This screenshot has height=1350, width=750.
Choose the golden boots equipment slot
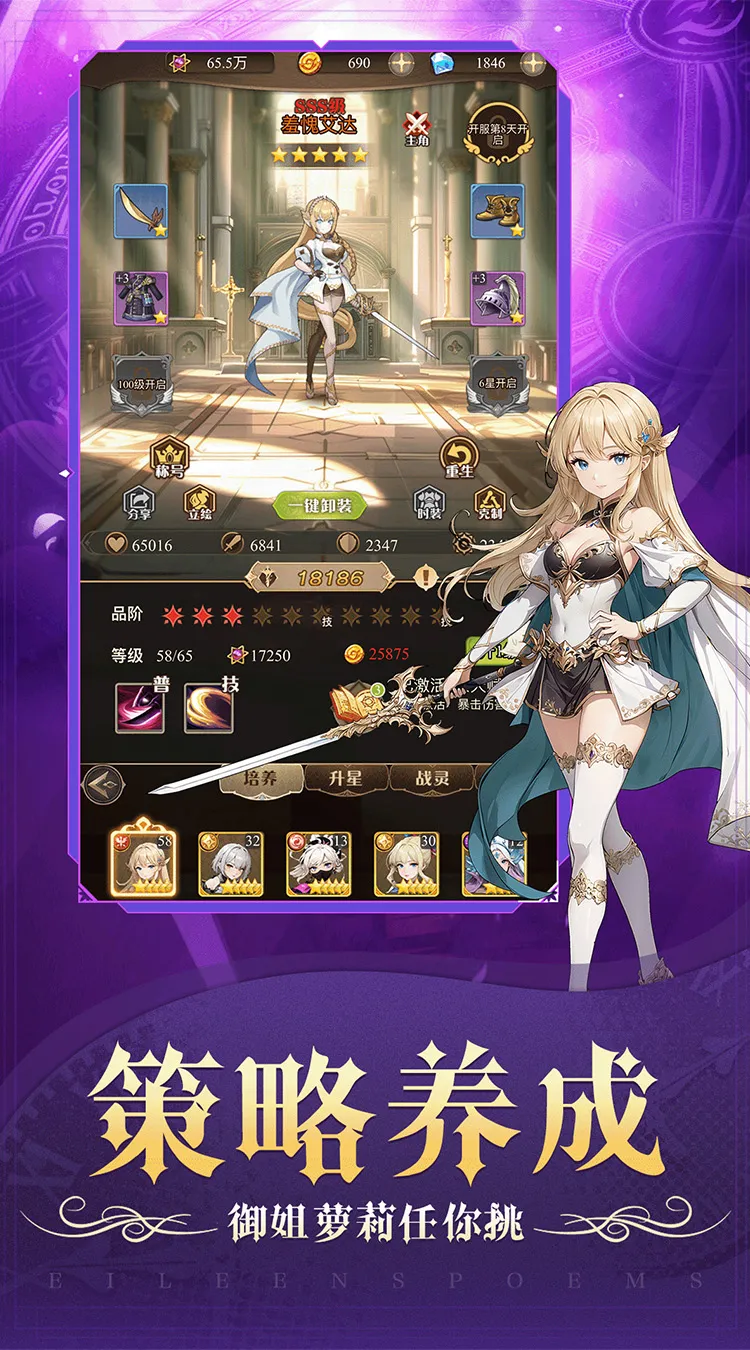(x=498, y=211)
